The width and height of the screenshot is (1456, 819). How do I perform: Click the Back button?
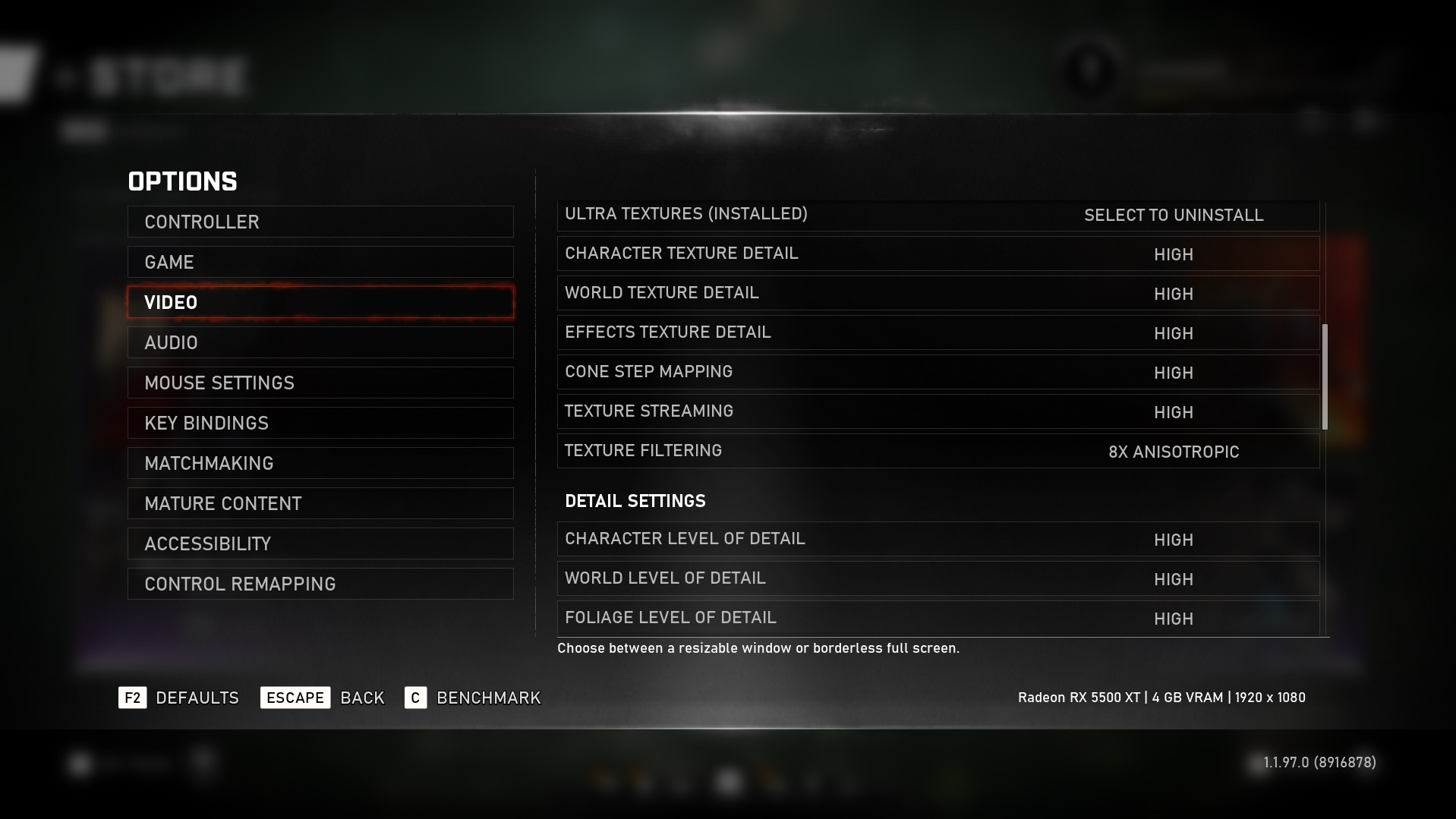pos(323,698)
